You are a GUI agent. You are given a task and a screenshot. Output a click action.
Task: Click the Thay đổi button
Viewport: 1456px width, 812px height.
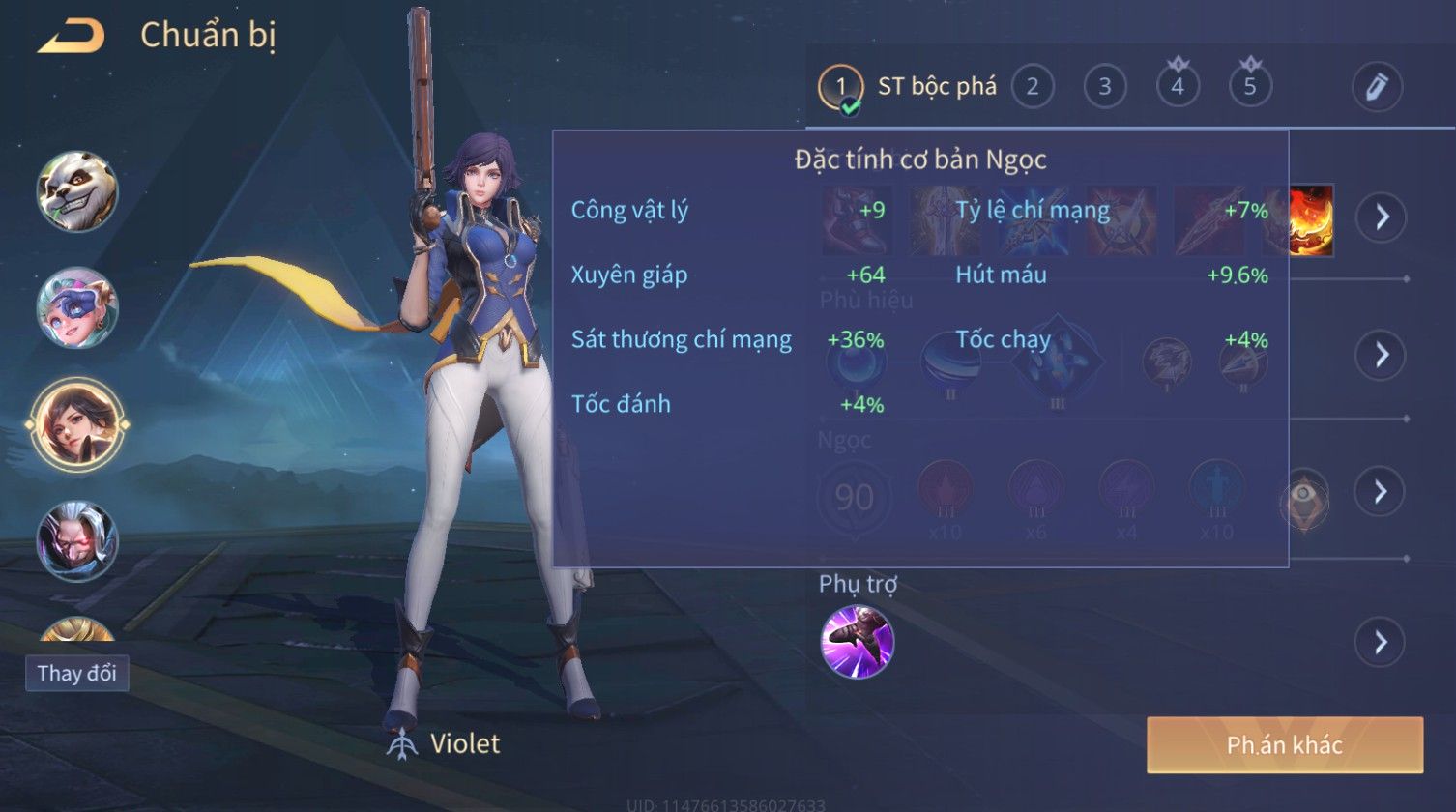click(x=77, y=673)
